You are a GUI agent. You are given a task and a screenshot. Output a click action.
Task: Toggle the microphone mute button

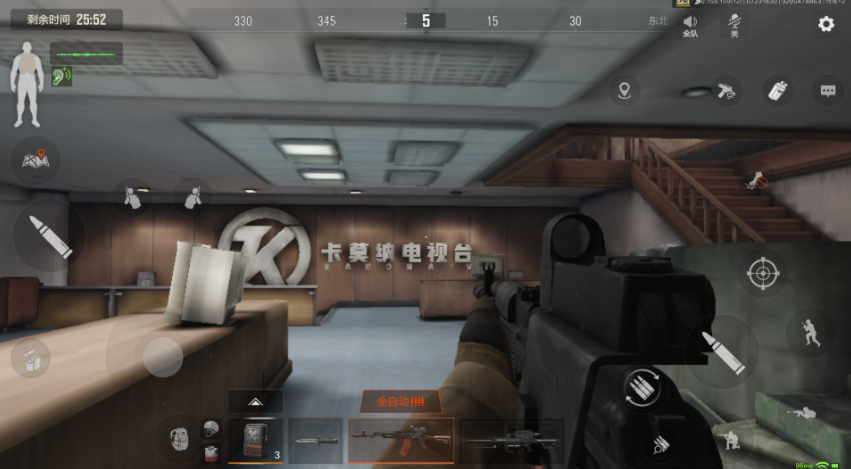[734, 24]
